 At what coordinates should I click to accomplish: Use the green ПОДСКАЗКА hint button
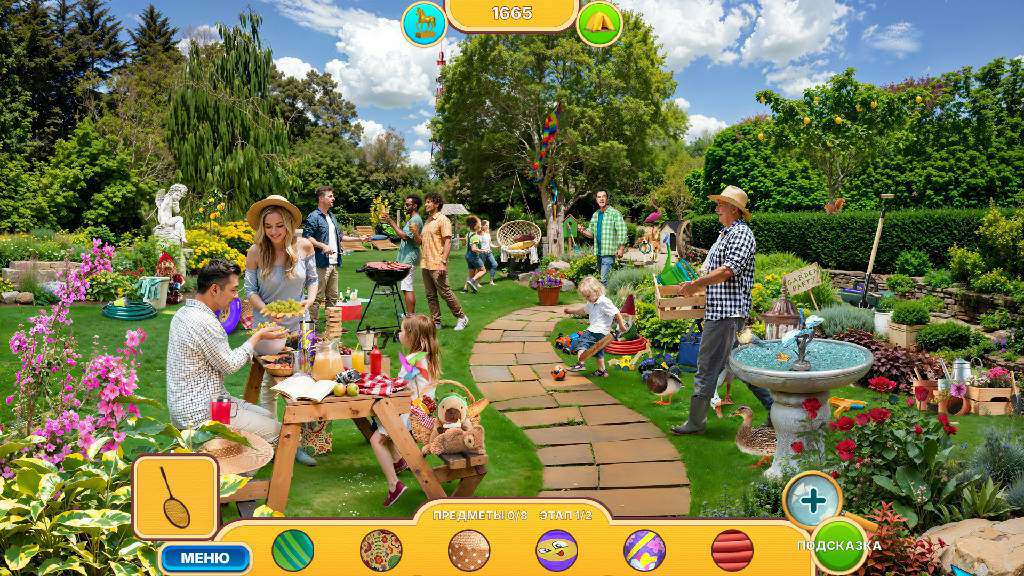[x=840, y=545]
